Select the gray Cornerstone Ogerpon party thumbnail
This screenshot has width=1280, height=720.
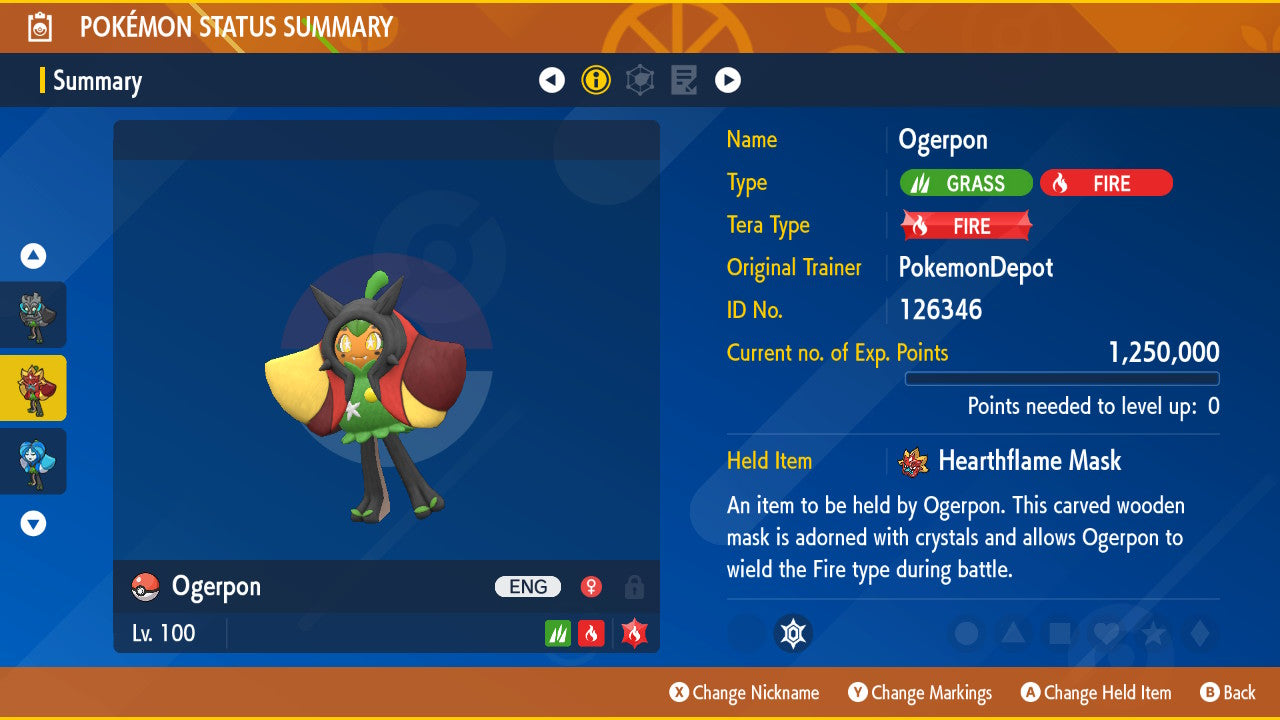33,315
